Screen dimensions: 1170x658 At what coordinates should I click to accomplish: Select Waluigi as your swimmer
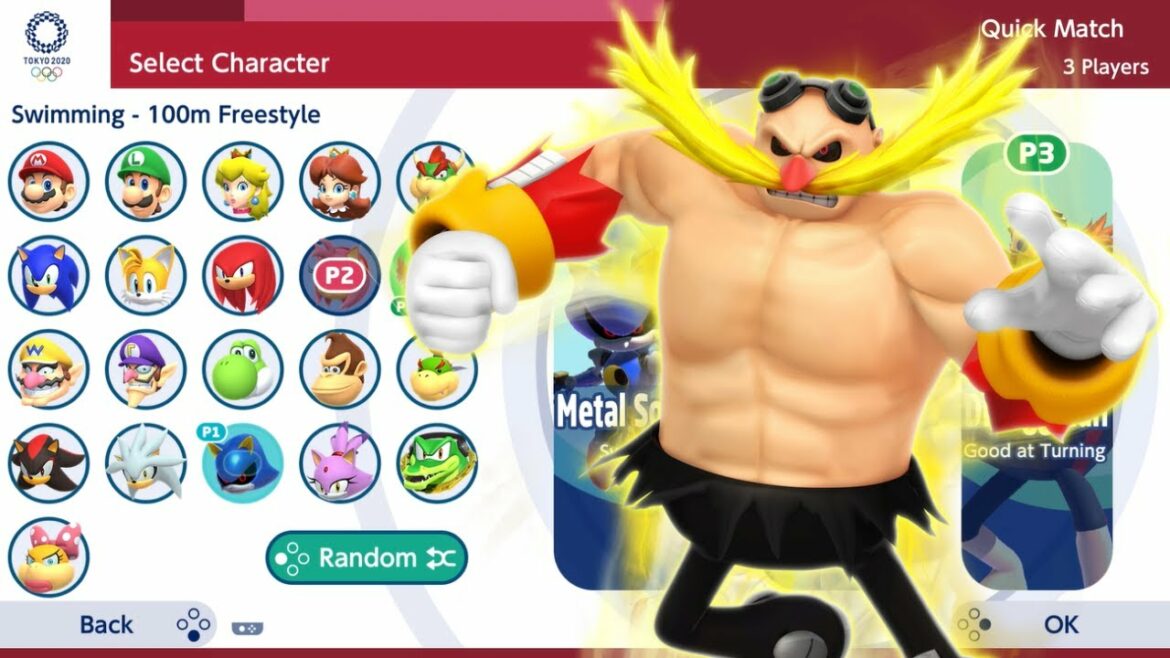pos(146,369)
